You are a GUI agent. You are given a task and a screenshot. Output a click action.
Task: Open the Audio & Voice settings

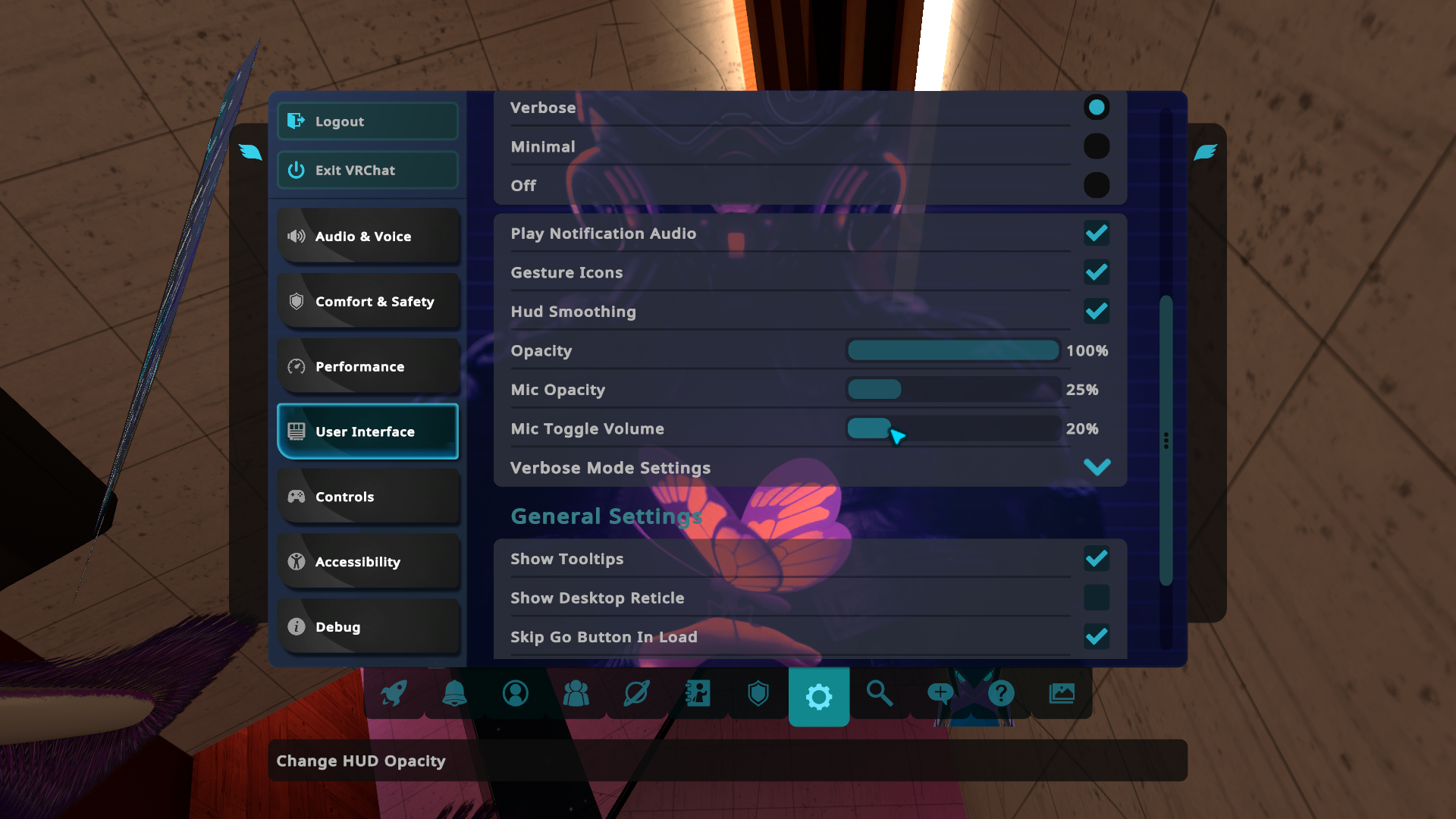click(x=368, y=237)
